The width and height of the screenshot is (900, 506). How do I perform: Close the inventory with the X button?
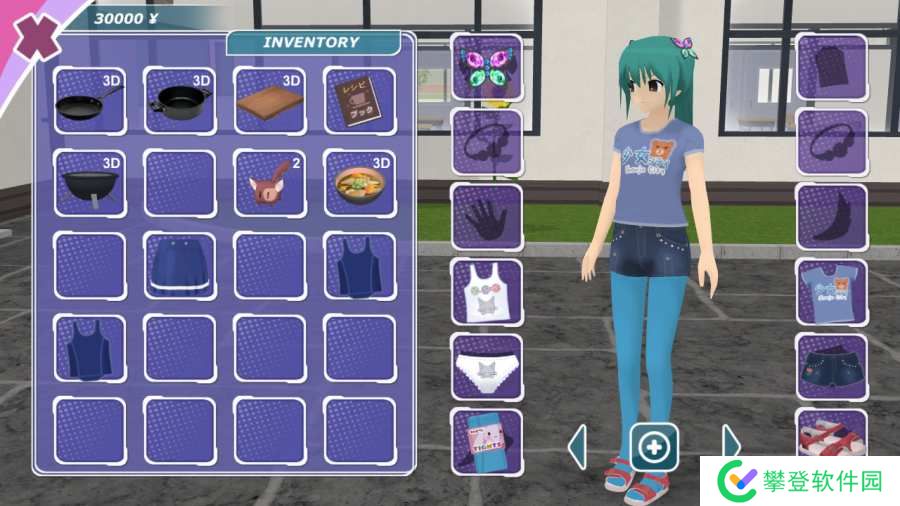(x=32, y=39)
